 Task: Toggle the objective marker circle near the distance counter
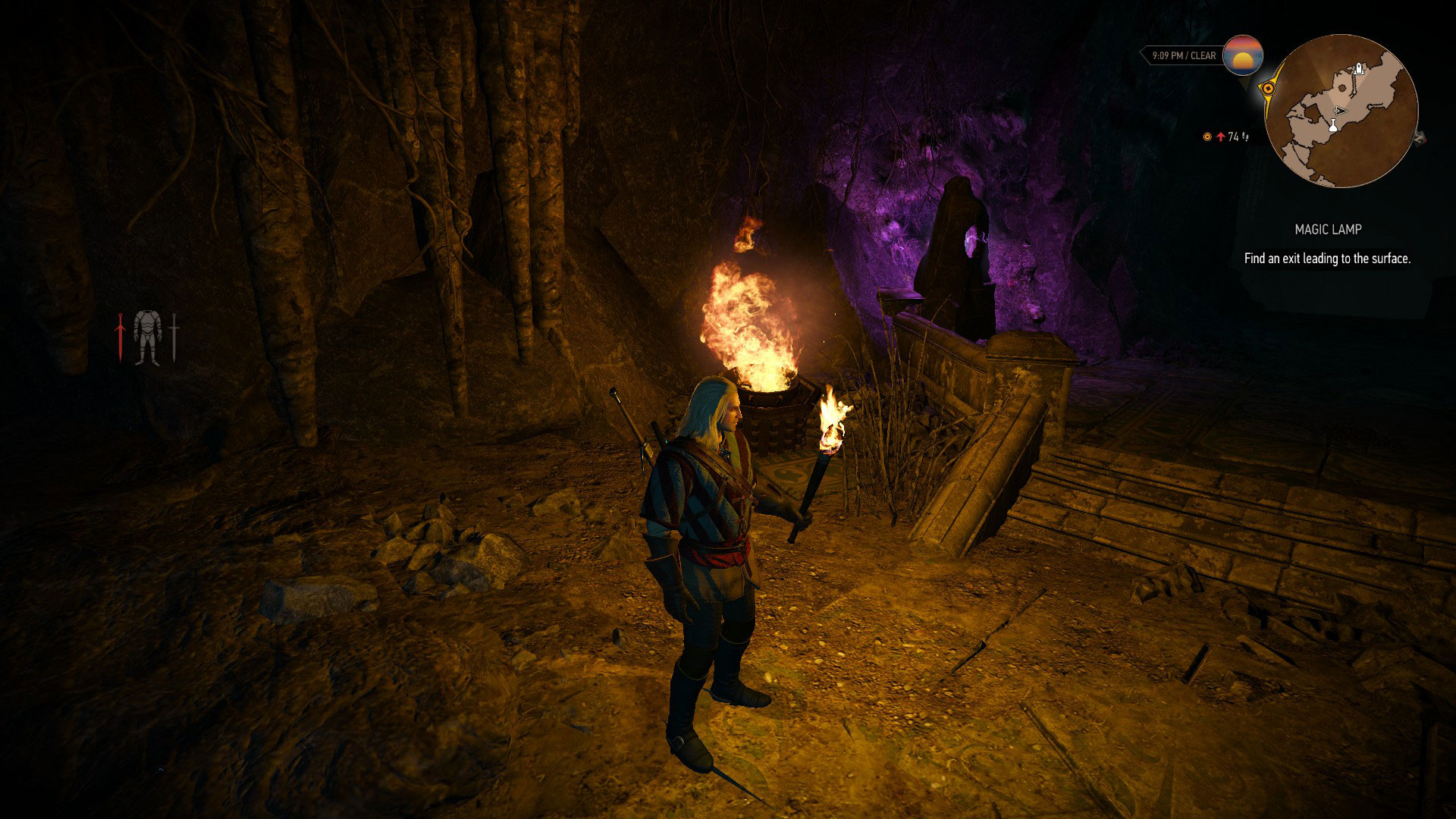[1207, 136]
